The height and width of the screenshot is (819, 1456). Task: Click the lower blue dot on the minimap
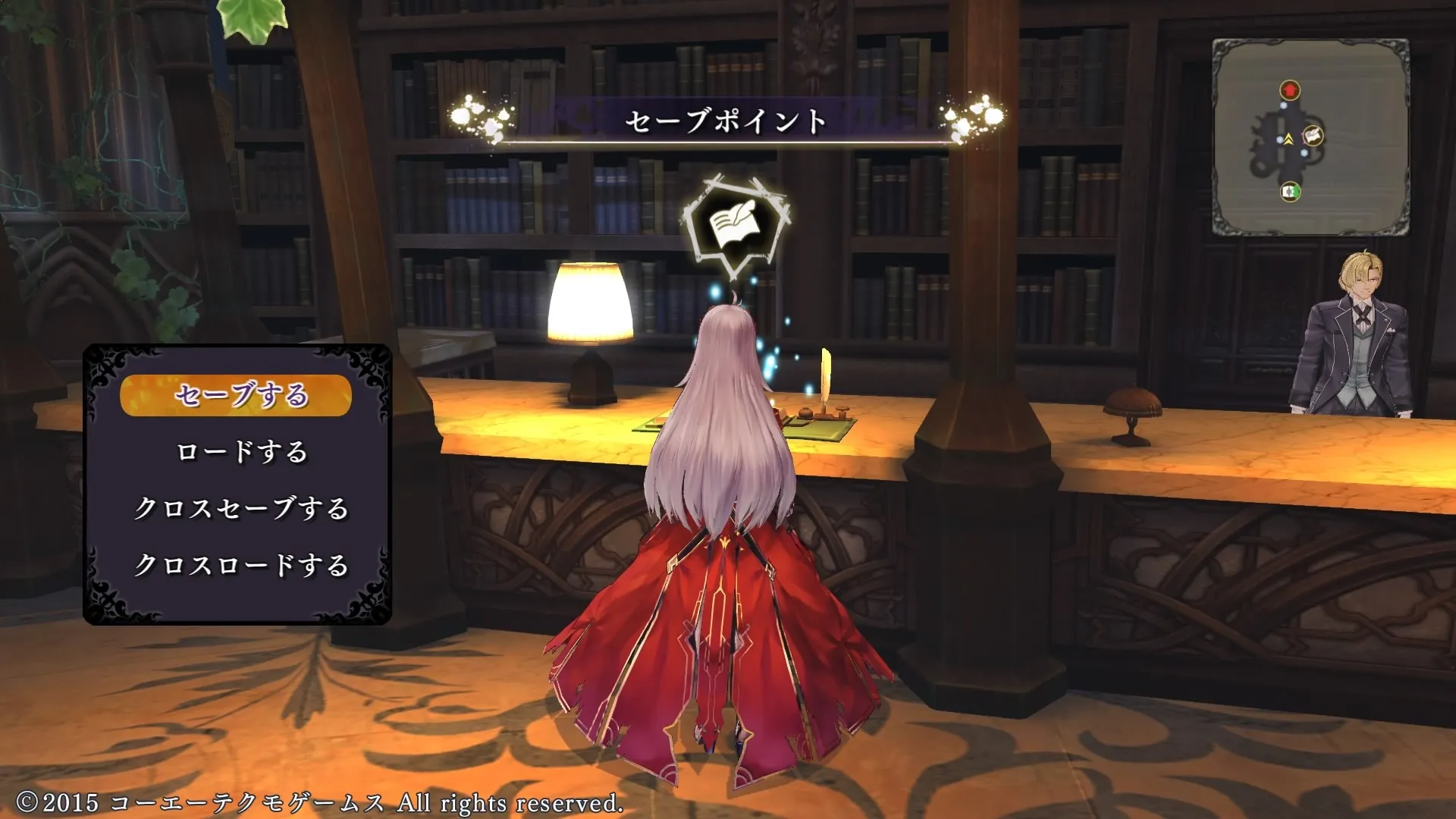coord(1304,154)
